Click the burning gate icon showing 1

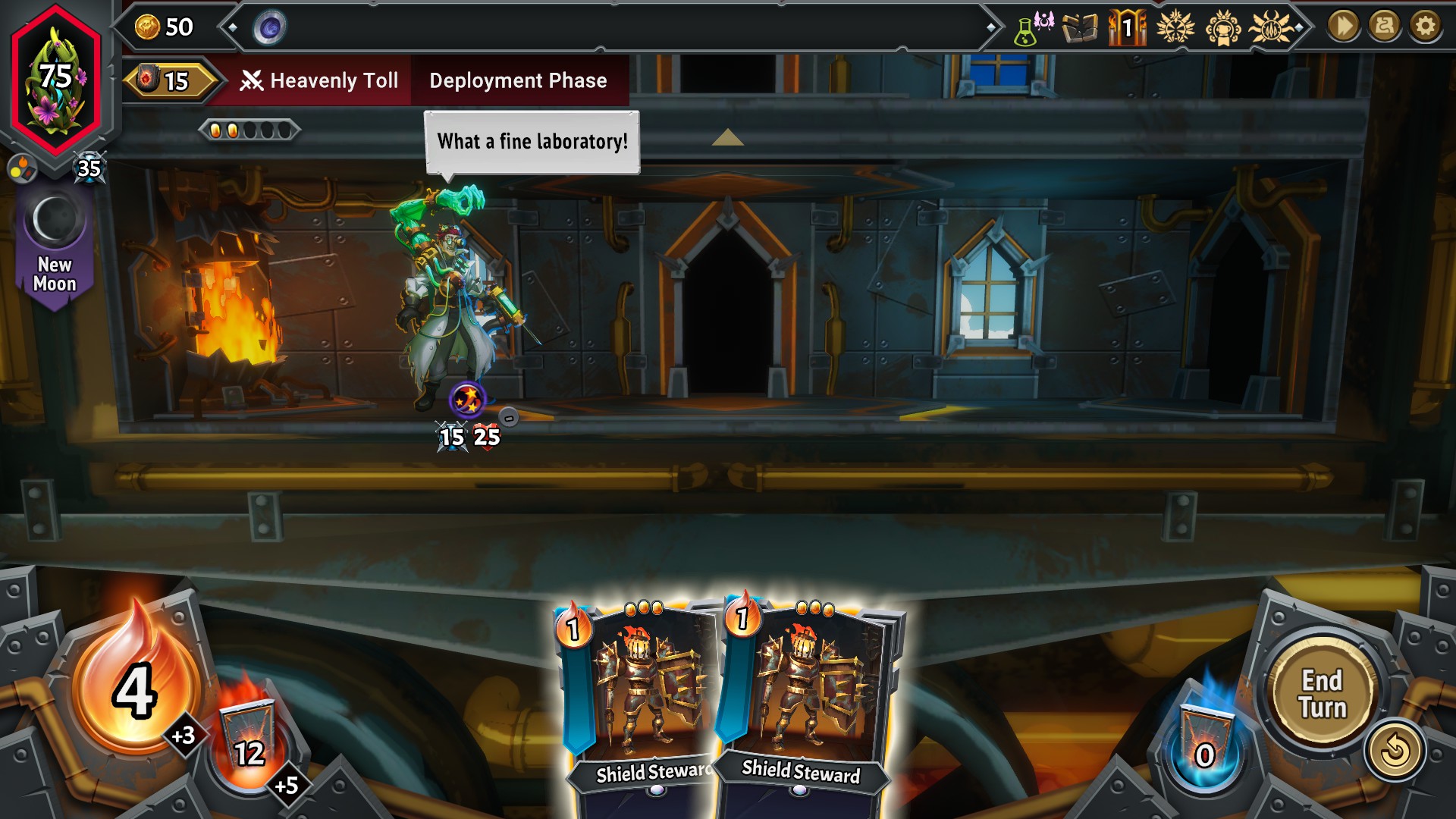tap(1128, 27)
